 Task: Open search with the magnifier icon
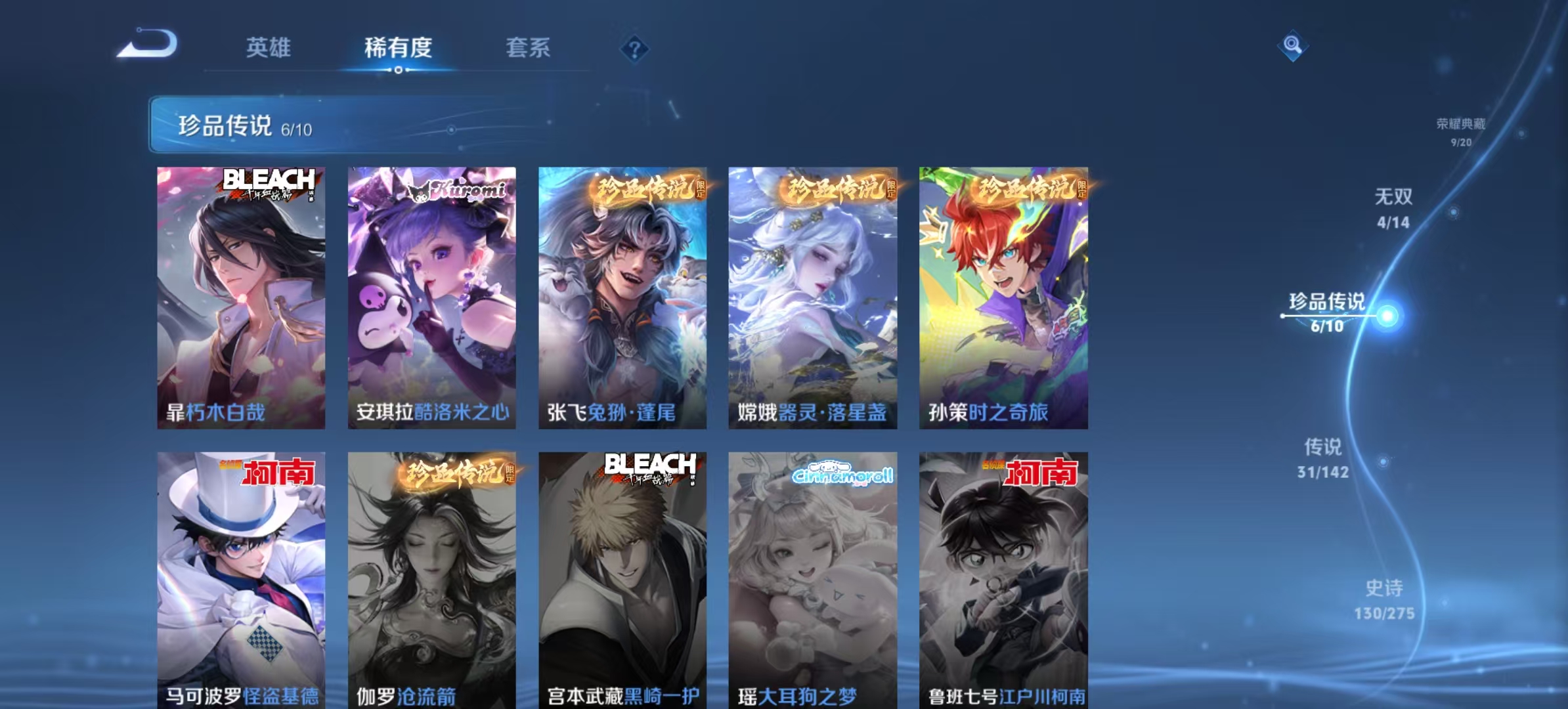pos(1292,46)
